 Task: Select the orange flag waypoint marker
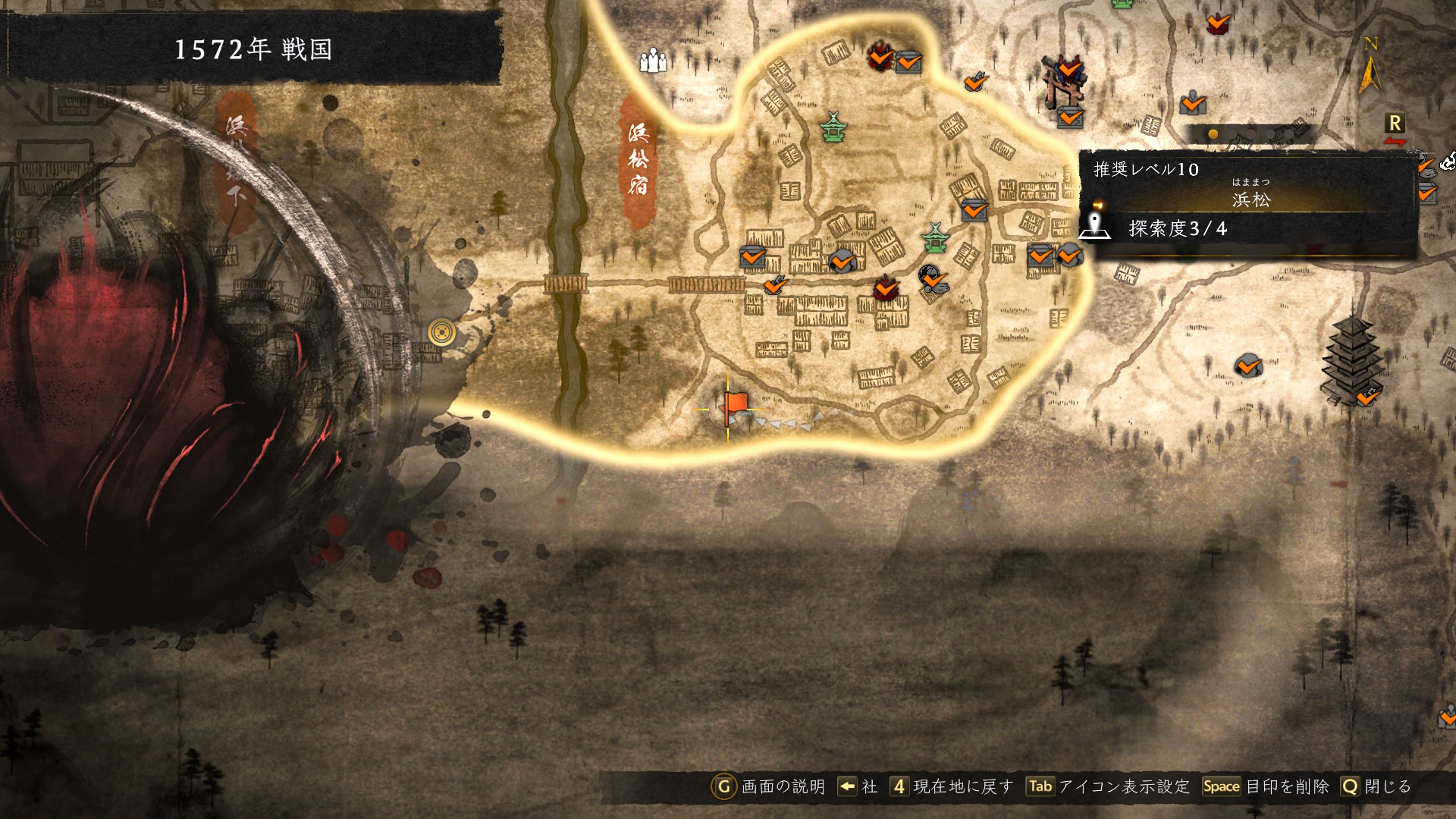(x=733, y=406)
